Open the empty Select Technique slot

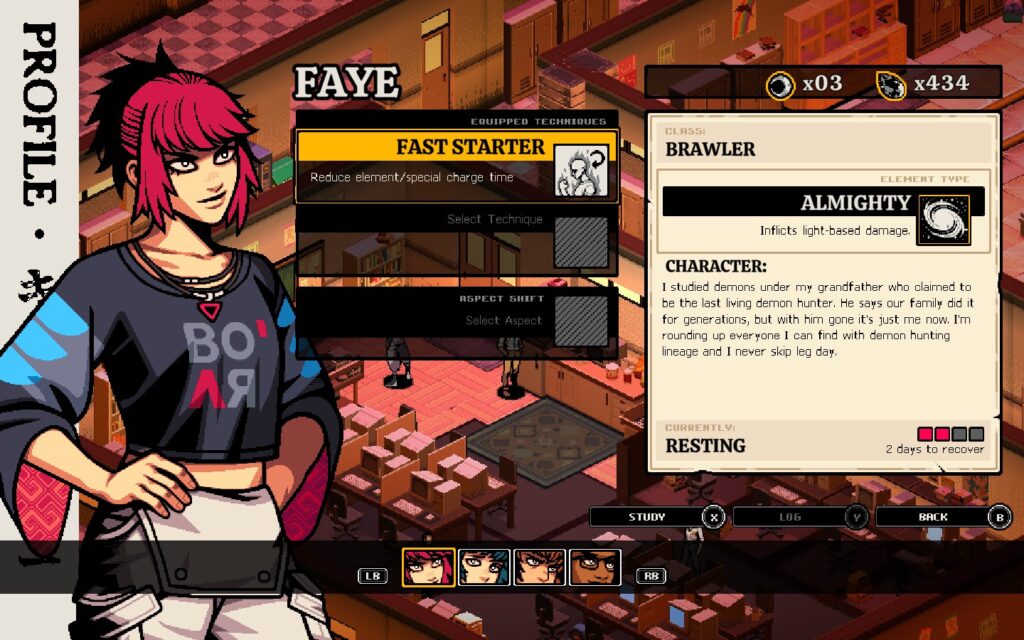click(x=457, y=240)
